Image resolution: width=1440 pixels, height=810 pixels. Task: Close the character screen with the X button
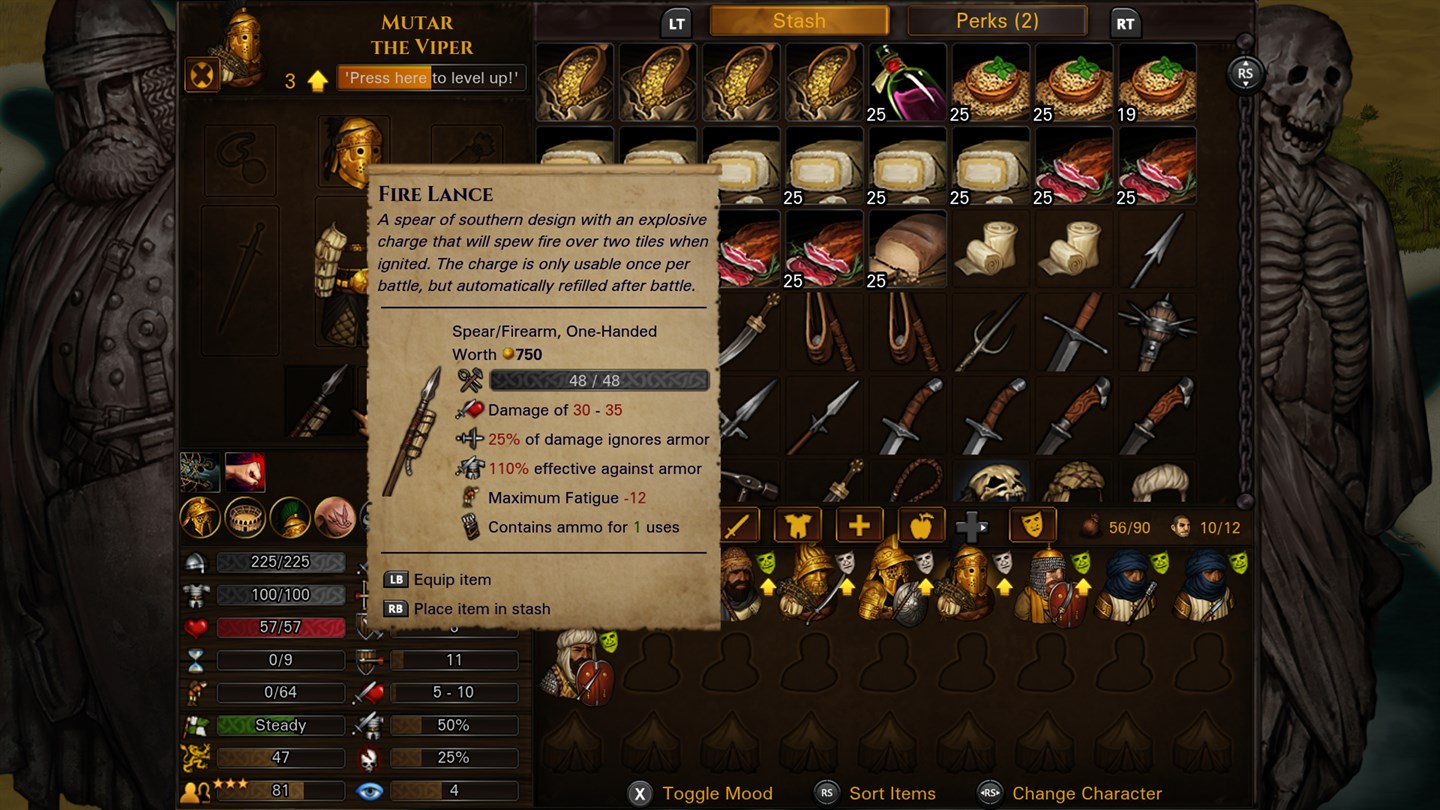[202, 74]
